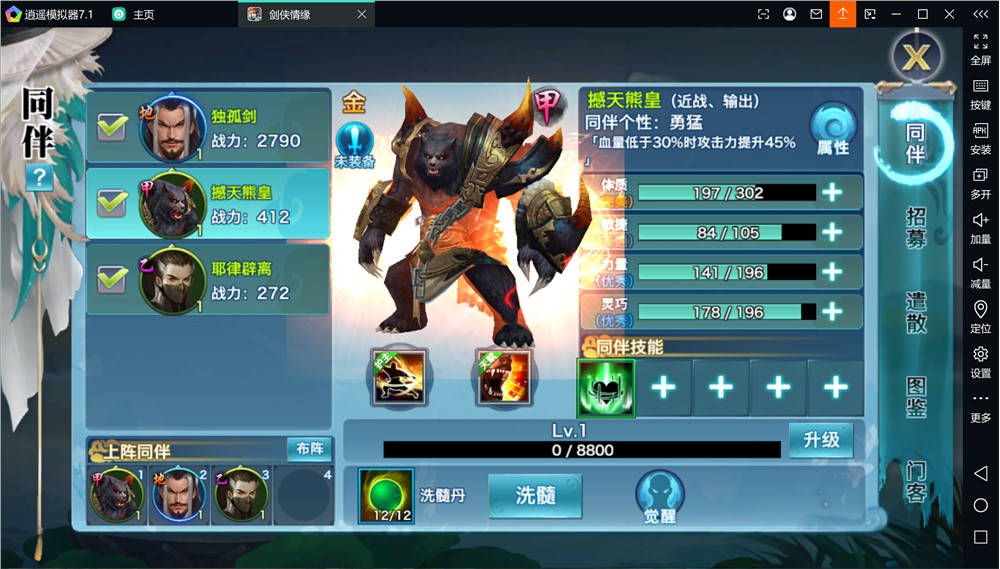
Task: Switch to the 招募 recruit tab
Action: pos(916,228)
